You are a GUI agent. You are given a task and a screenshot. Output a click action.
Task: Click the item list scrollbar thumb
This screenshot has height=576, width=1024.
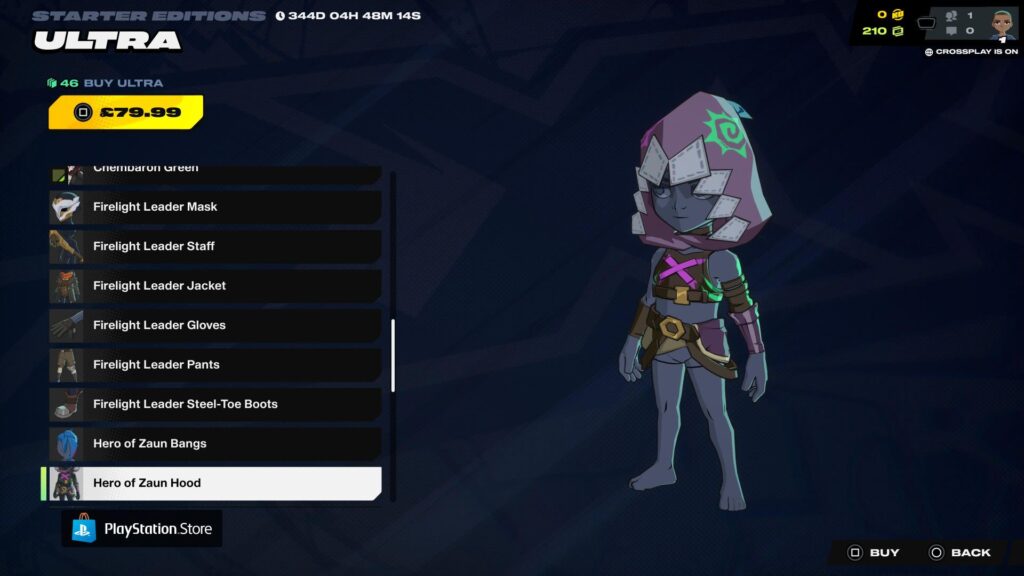(x=393, y=355)
